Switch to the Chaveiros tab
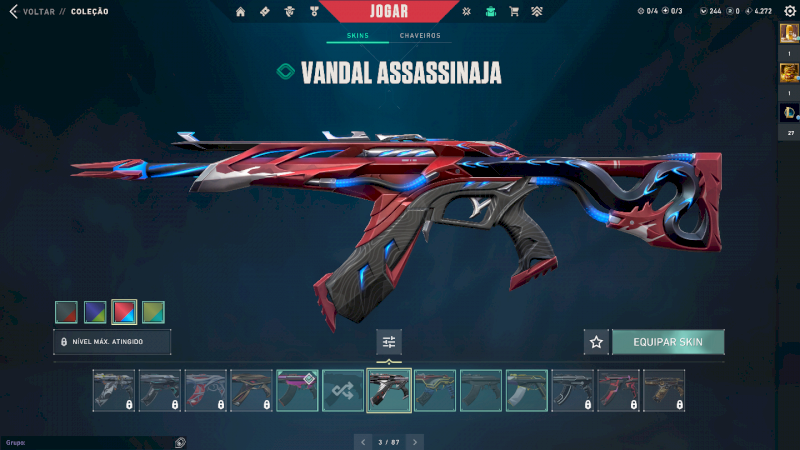800x450 pixels. point(420,36)
